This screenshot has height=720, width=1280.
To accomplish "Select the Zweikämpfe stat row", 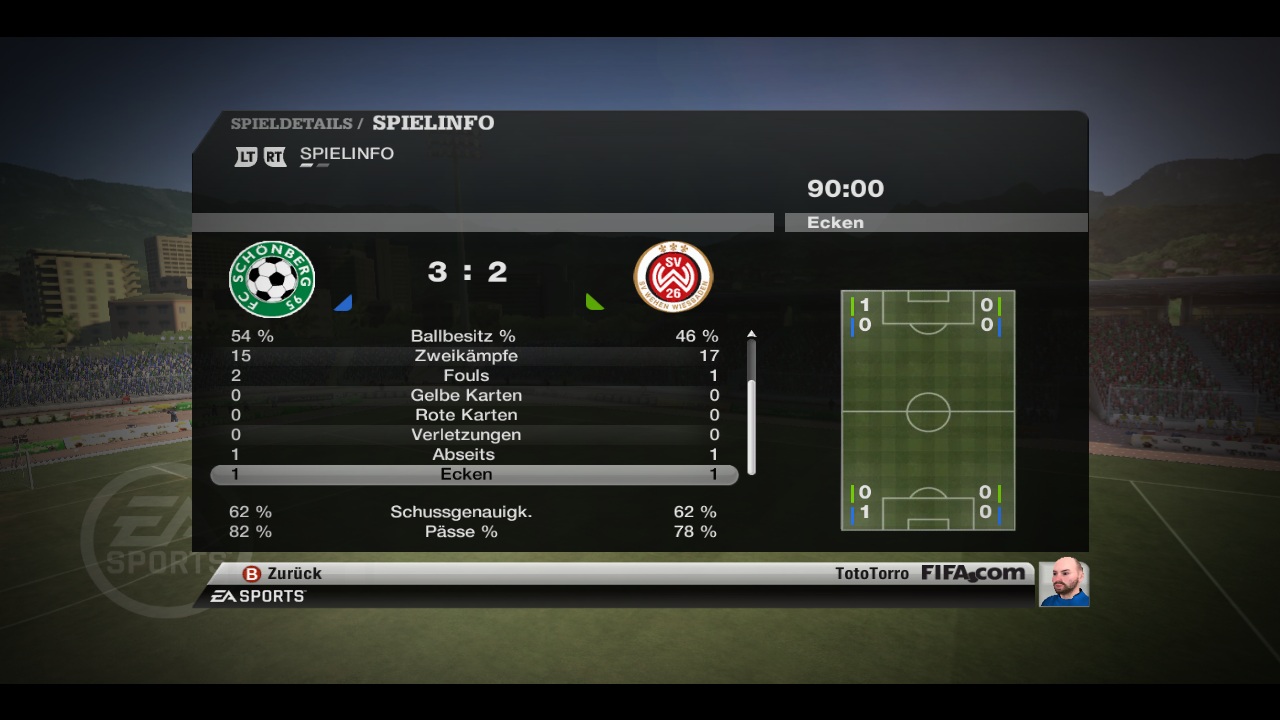I will [474, 356].
